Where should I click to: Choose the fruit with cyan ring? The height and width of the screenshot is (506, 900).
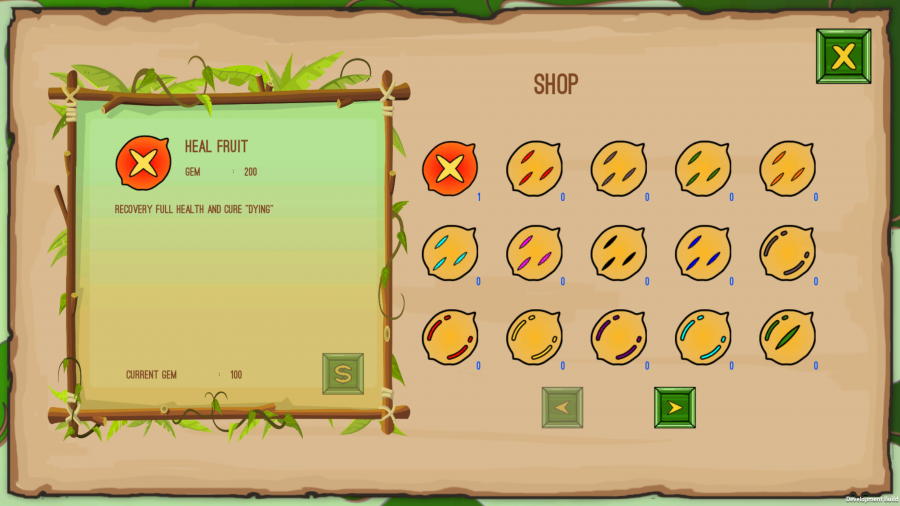703,337
